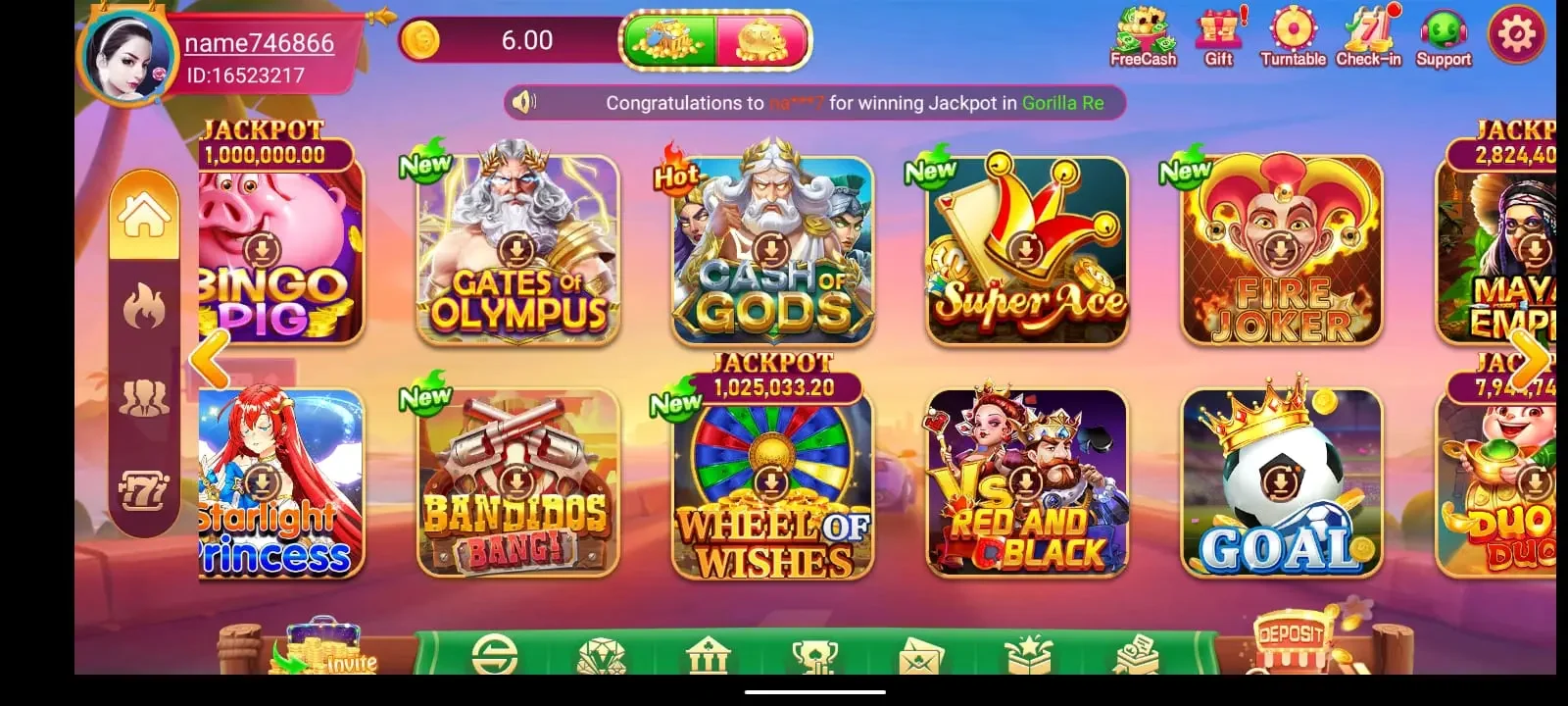The height and width of the screenshot is (706, 1568).
Task: Claim FreeCash reward
Action: (1143, 37)
